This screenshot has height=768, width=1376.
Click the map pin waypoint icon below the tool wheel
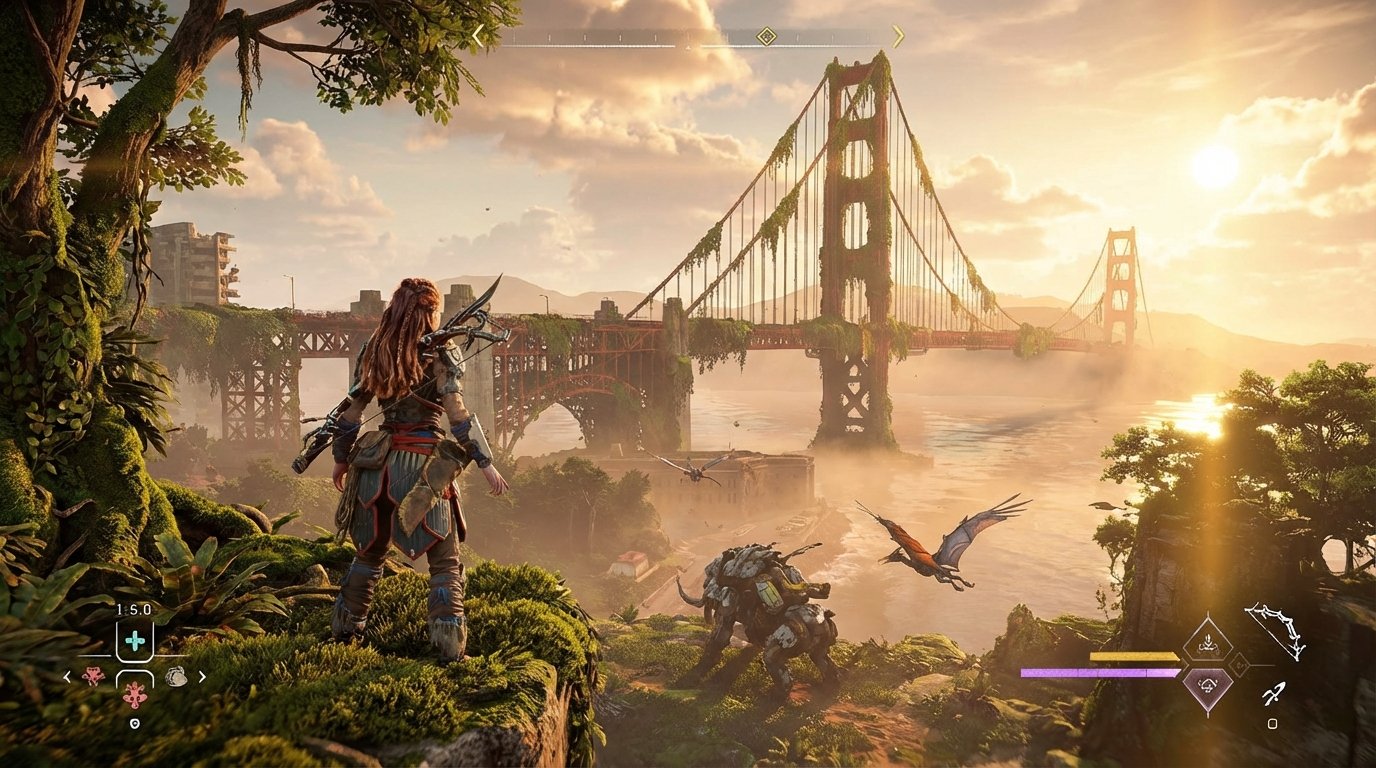[135, 722]
